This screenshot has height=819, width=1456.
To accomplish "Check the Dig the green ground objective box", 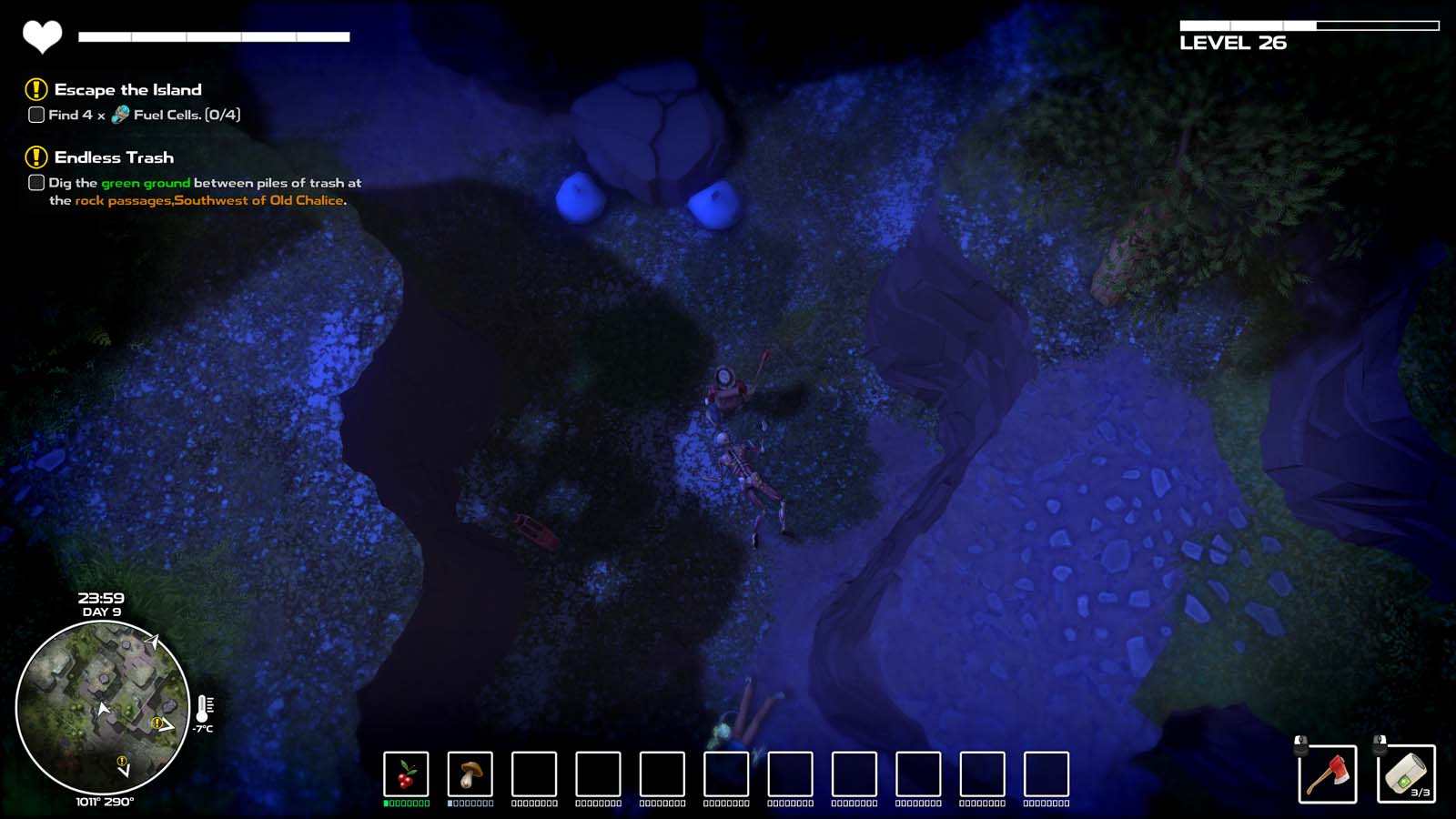I will coord(35,182).
